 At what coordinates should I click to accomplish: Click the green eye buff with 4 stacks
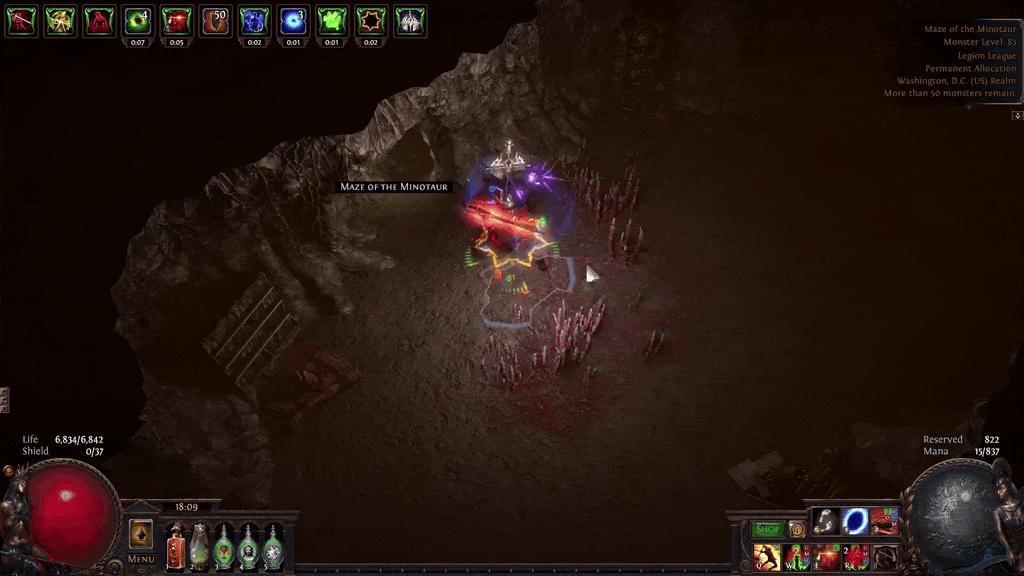coord(138,20)
